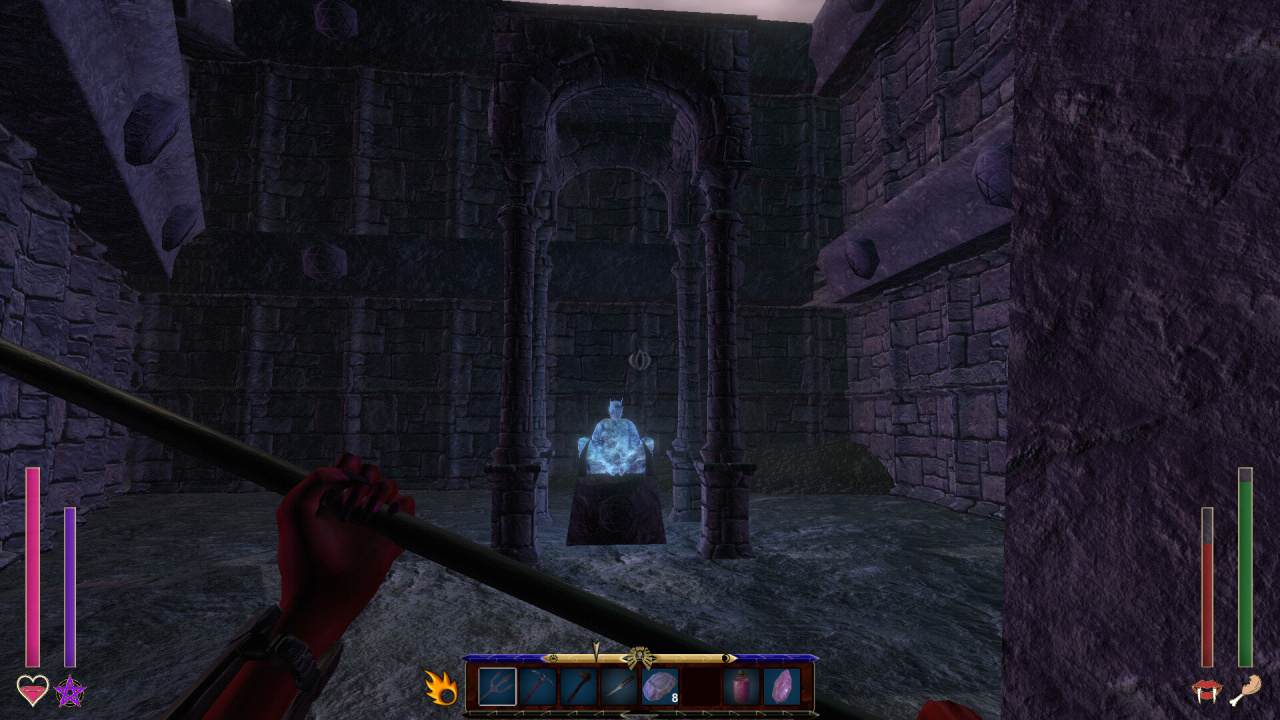Pick the purple stone stack of 8
Image resolution: width=1280 pixels, height=720 pixels.
click(660, 687)
